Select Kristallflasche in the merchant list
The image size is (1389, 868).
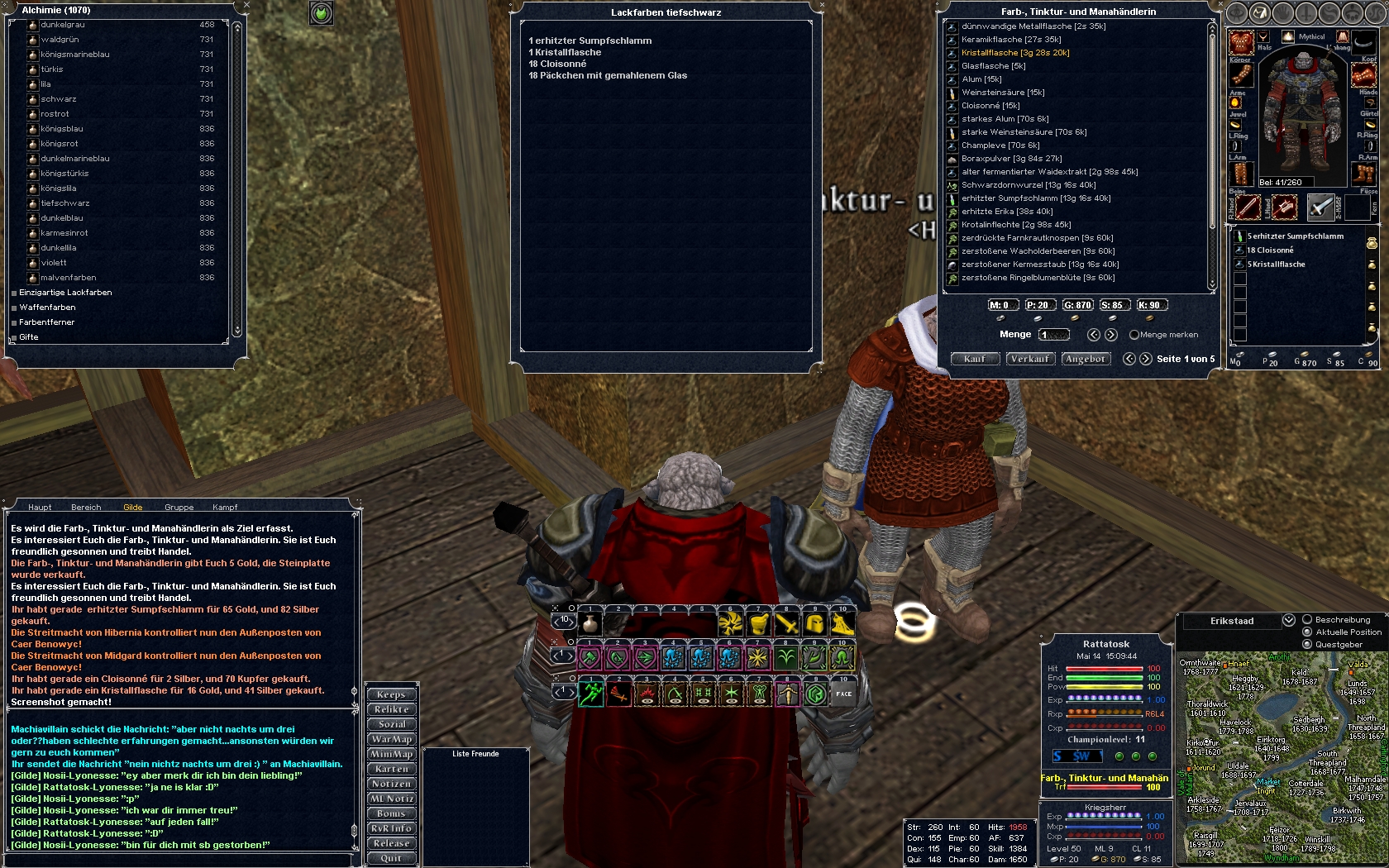coord(1015,53)
